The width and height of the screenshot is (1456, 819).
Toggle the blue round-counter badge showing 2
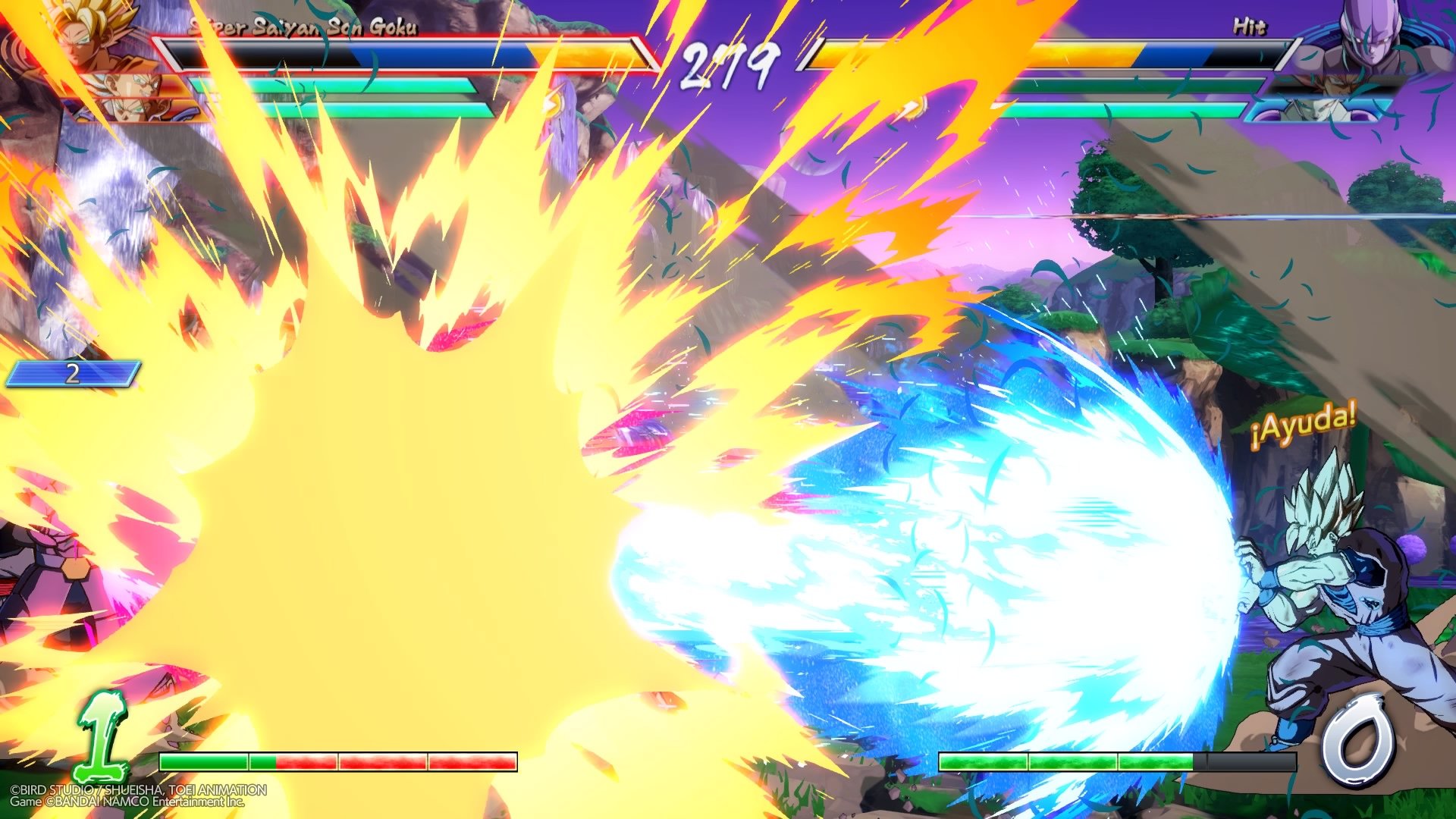[x=72, y=372]
